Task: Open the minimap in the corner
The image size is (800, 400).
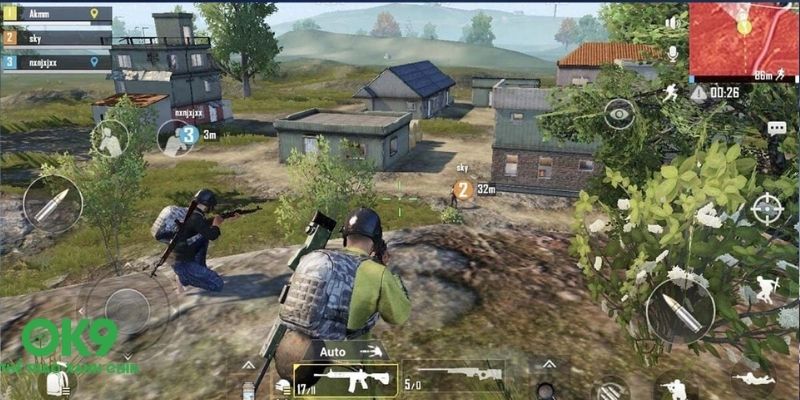Action: coord(743,40)
